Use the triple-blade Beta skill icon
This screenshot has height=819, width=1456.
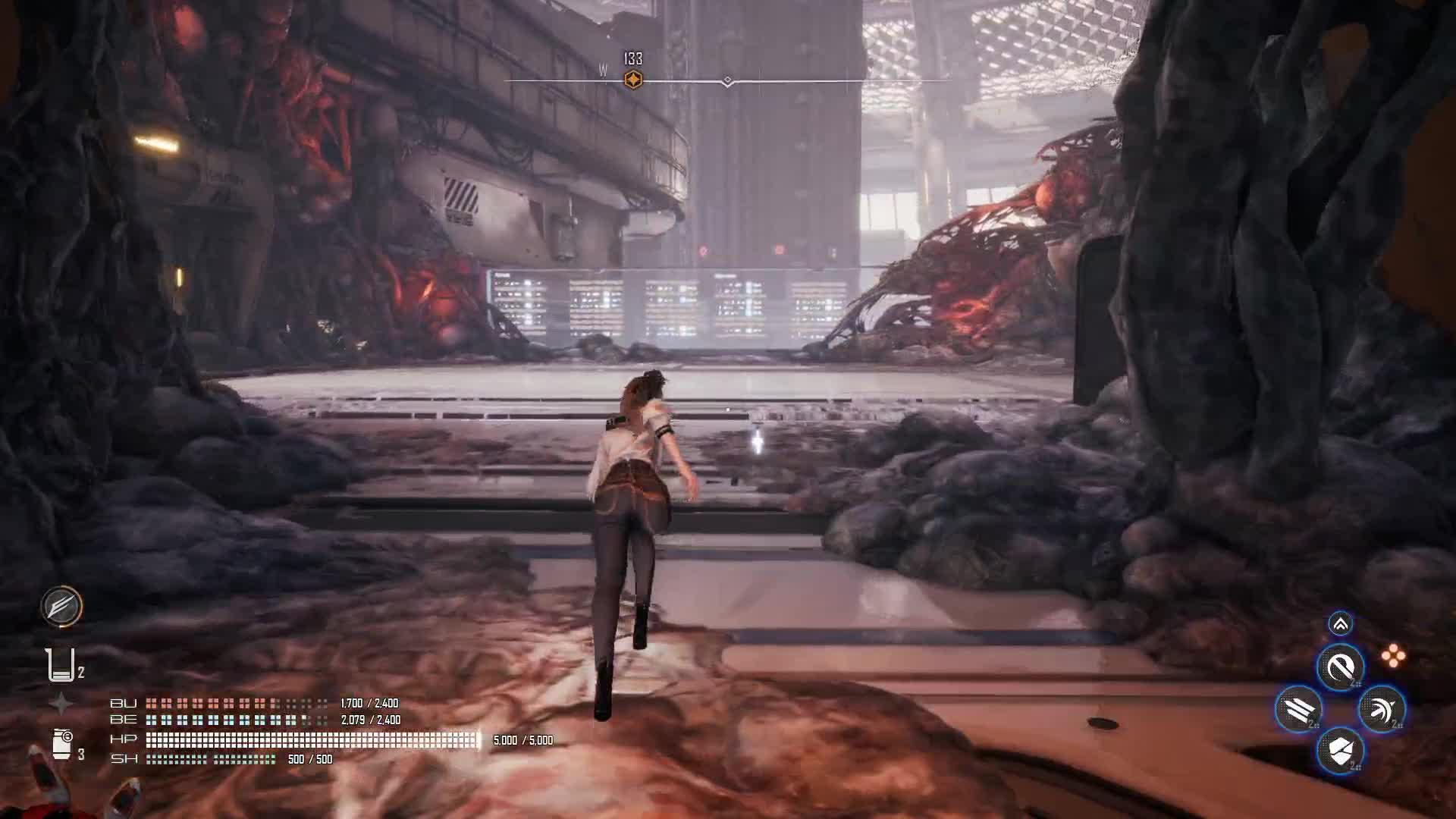tap(1298, 710)
